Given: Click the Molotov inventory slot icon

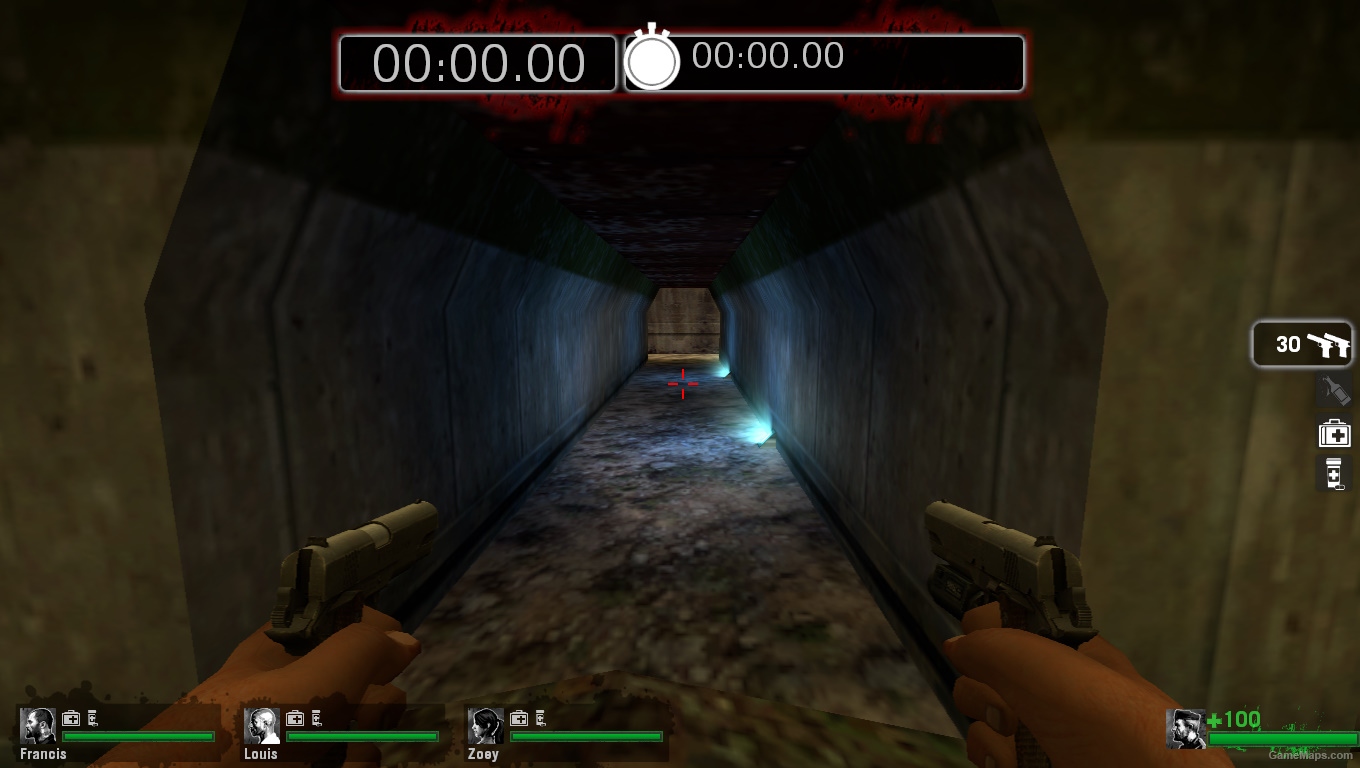Looking at the screenshot, I should pyautogui.click(x=1335, y=391).
